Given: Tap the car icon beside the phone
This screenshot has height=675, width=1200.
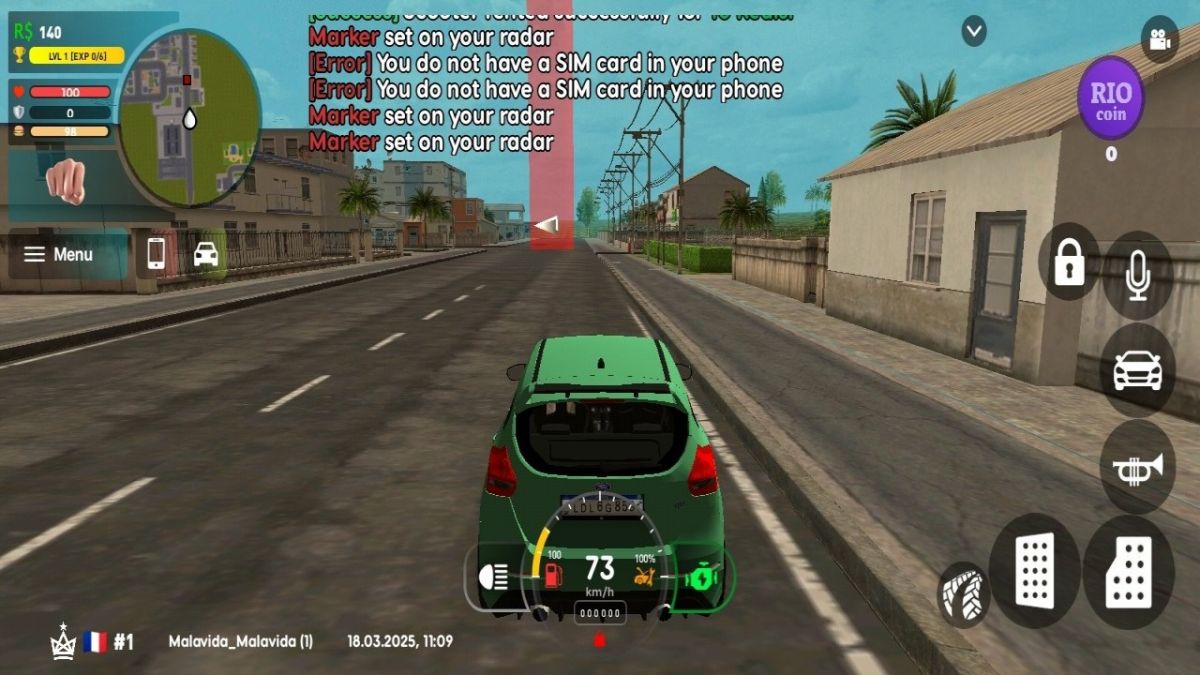Looking at the screenshot, I should click(206, 253).
